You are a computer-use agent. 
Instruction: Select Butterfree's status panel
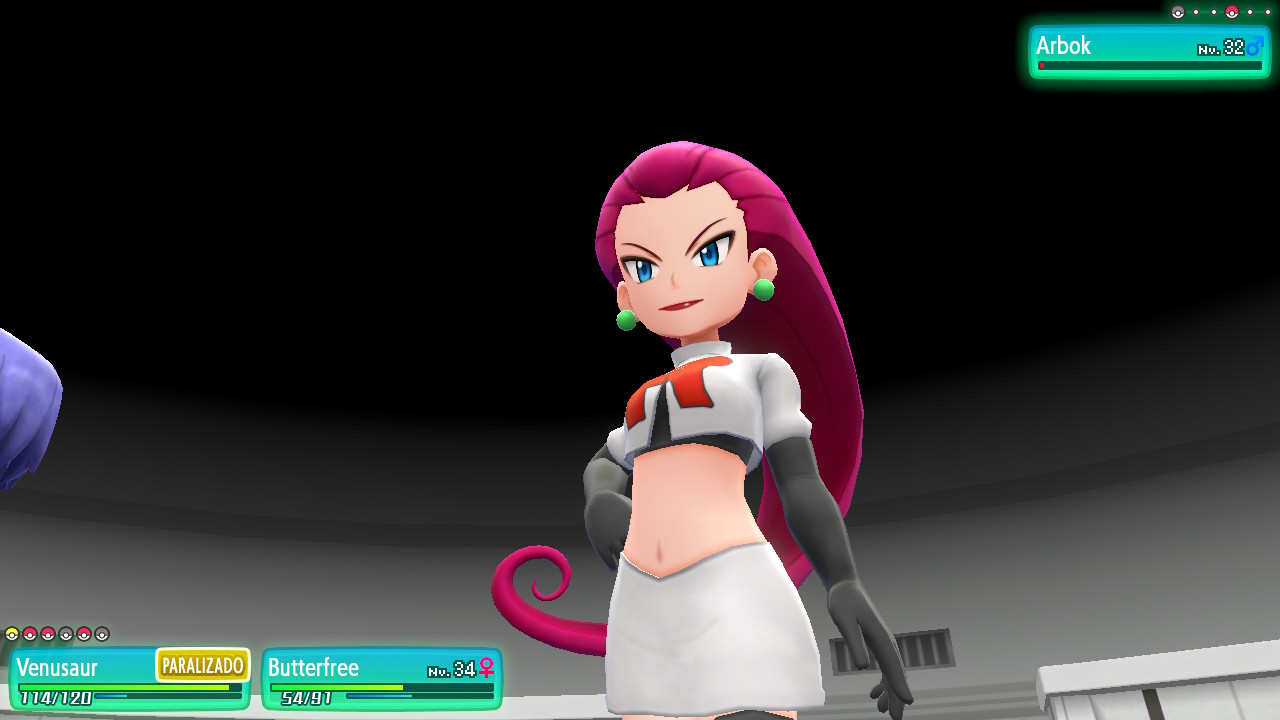coord(381,678)
